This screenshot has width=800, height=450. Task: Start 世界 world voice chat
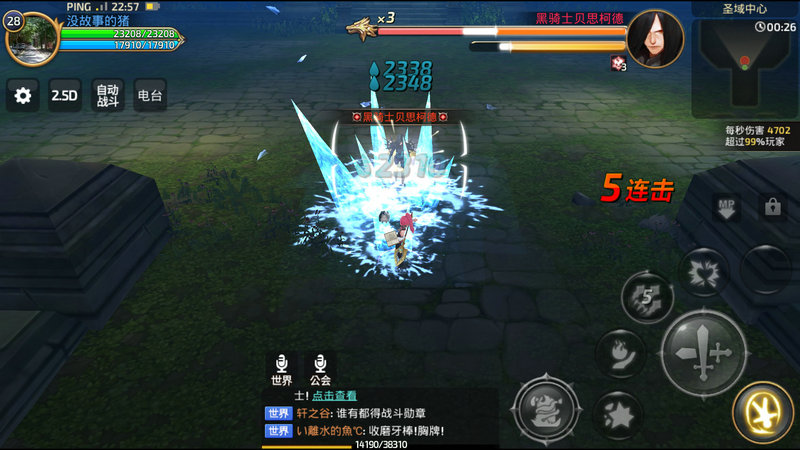coord(281,369)
